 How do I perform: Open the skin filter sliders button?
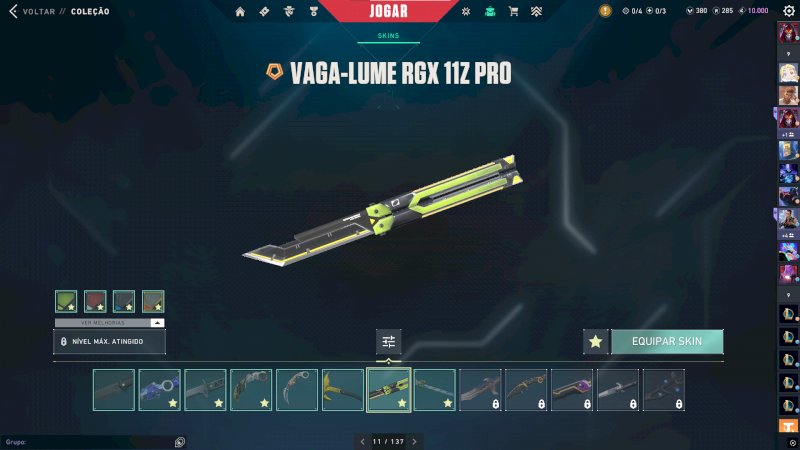(389, 342)
